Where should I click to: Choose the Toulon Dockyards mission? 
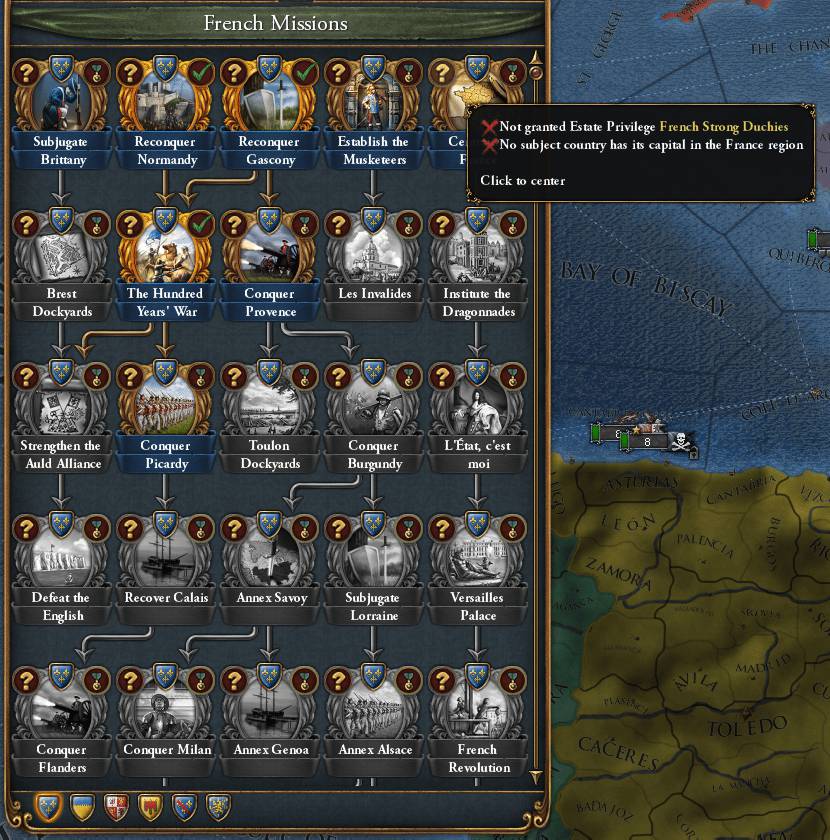tap(269, 406)
